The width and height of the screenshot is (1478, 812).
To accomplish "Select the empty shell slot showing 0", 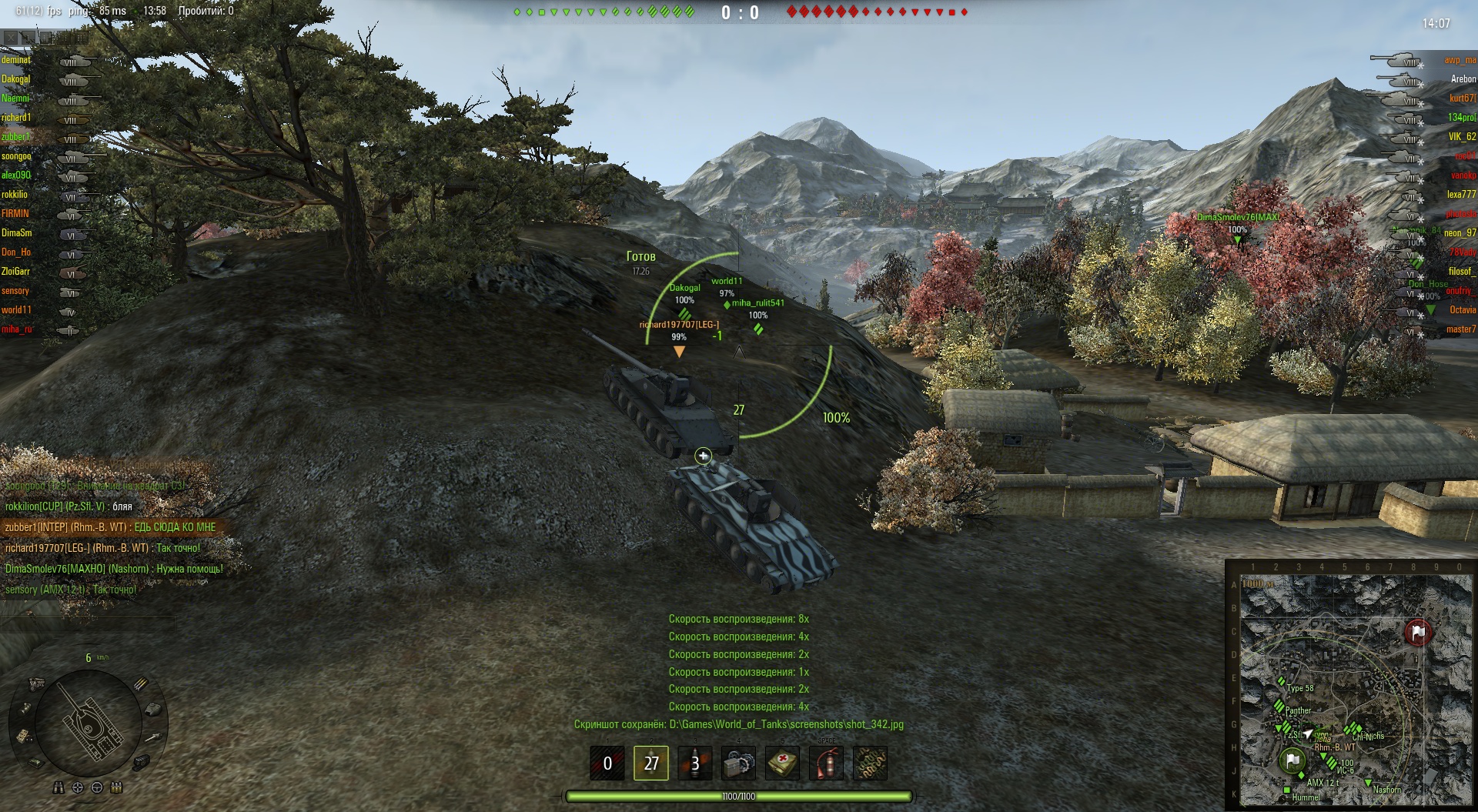I will point(607,763).
